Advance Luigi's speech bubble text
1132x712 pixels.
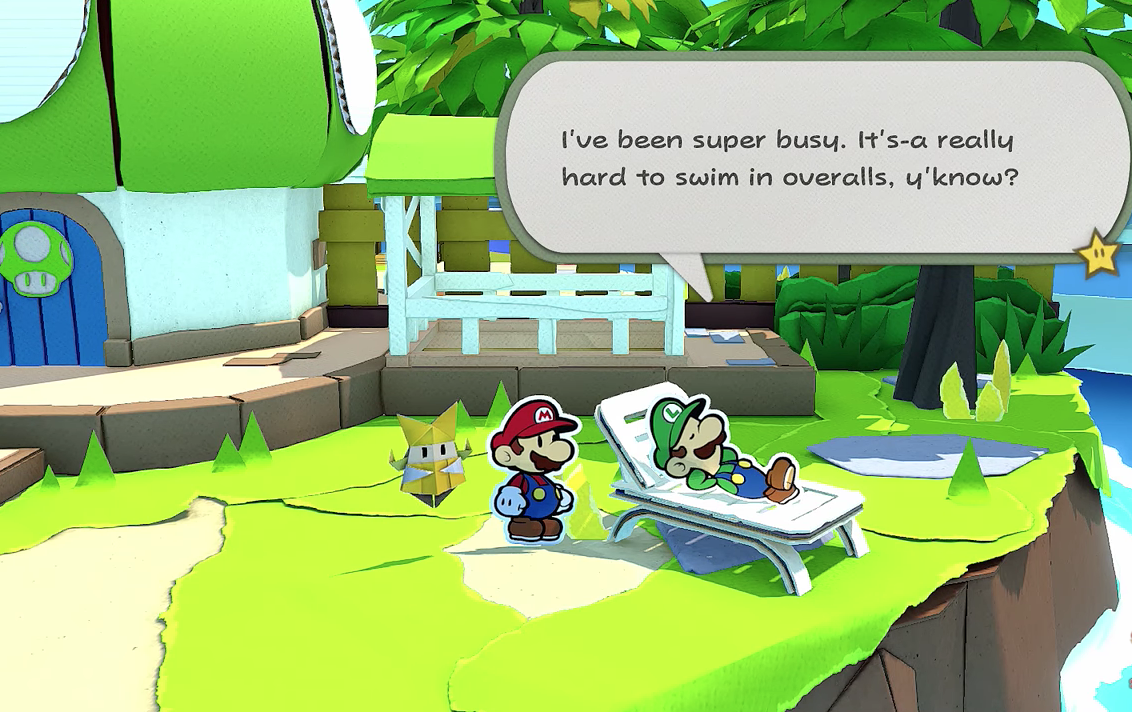pos(788,160)
